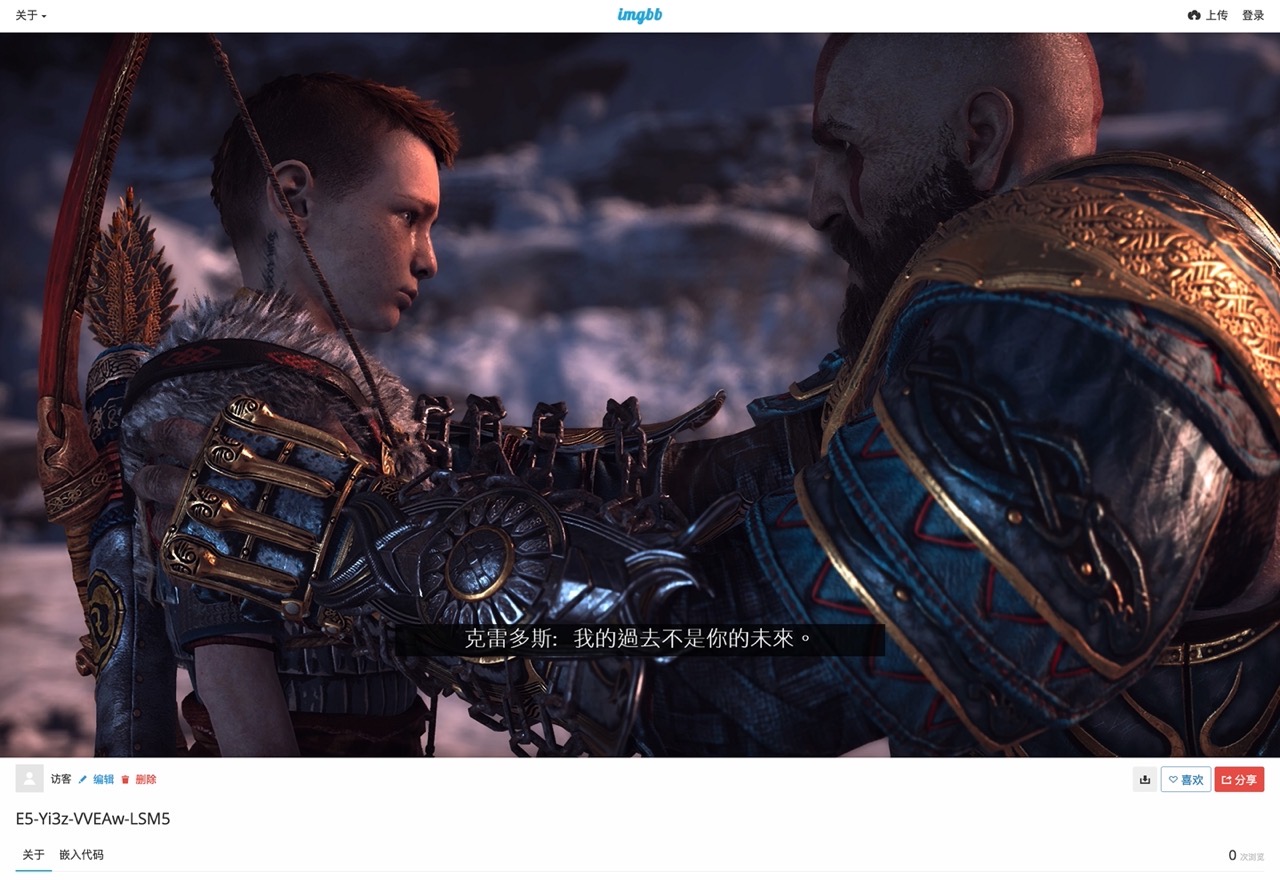The width and height of the screenshot is (1280, 880).
Task: Open the homepage via the imgbb logo
Action: pyautogui.click(x=639, y=14)
